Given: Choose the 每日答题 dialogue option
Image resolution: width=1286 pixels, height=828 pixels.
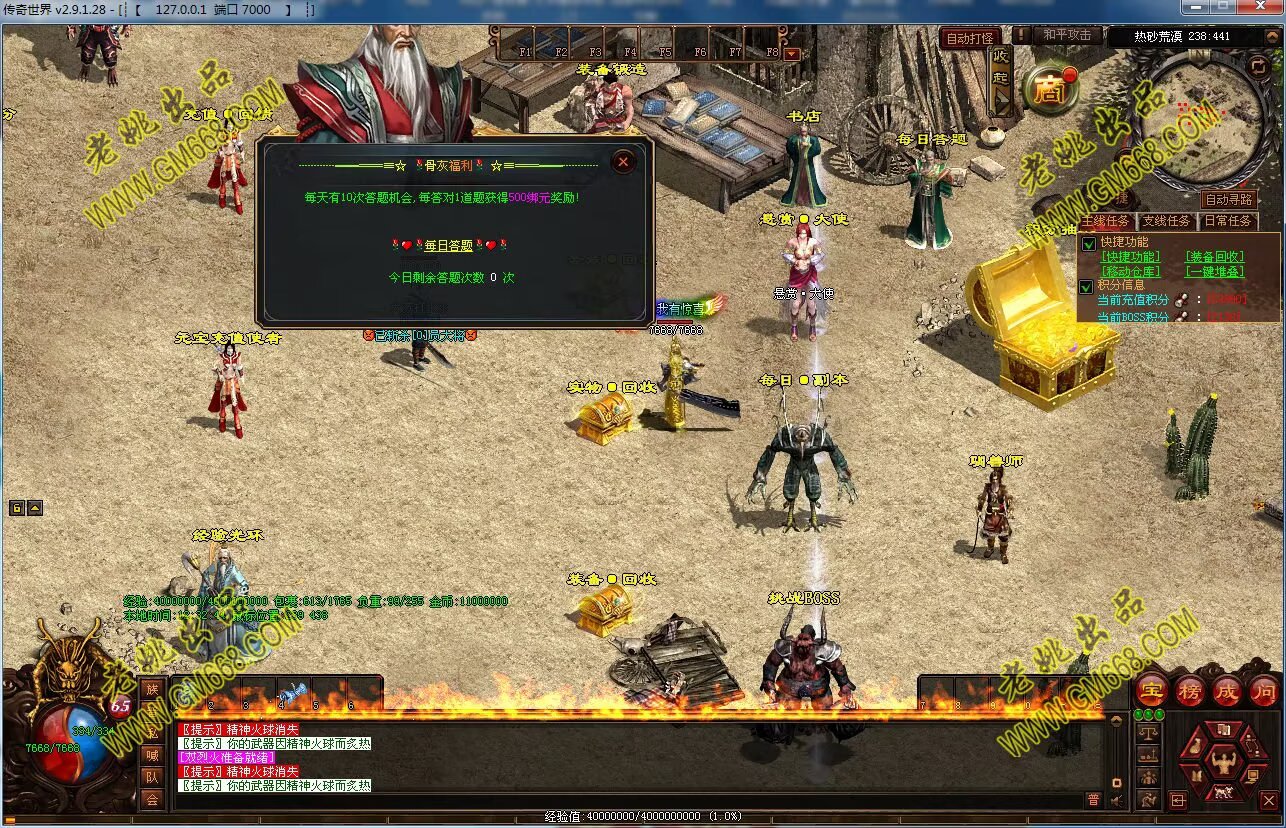Looking at the screenshot, I should point(449,246).
